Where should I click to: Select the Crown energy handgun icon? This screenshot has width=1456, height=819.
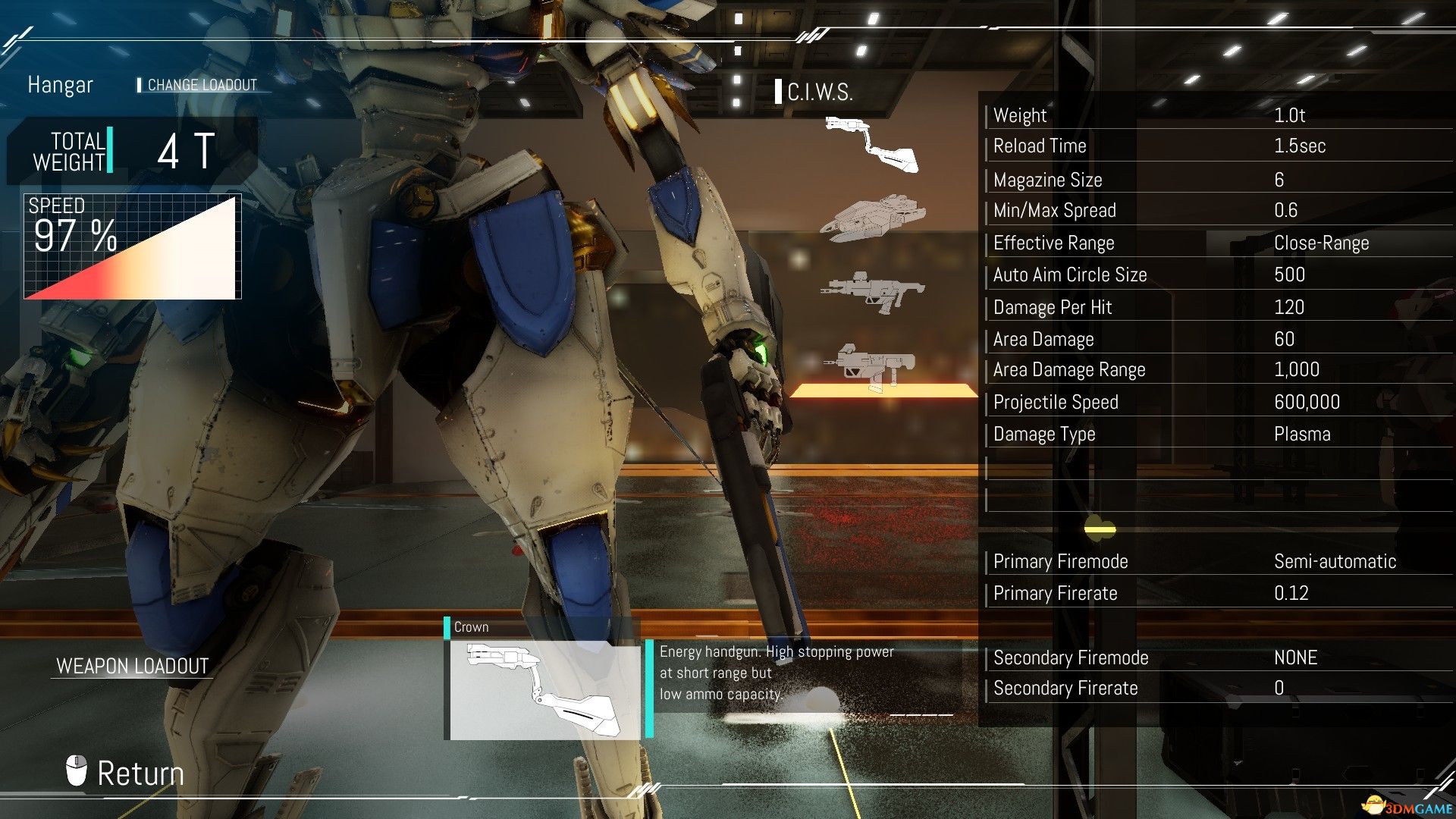[871, 145]
